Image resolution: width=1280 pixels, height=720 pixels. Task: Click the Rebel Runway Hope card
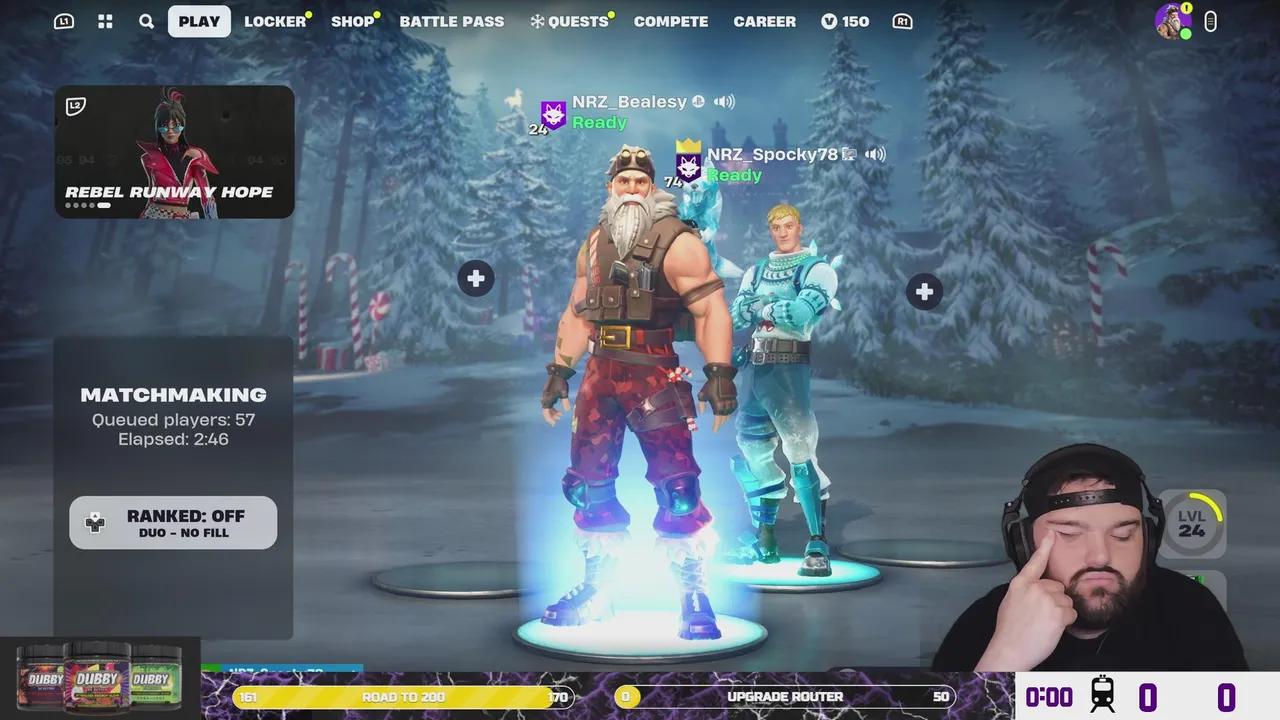(174, 151)
